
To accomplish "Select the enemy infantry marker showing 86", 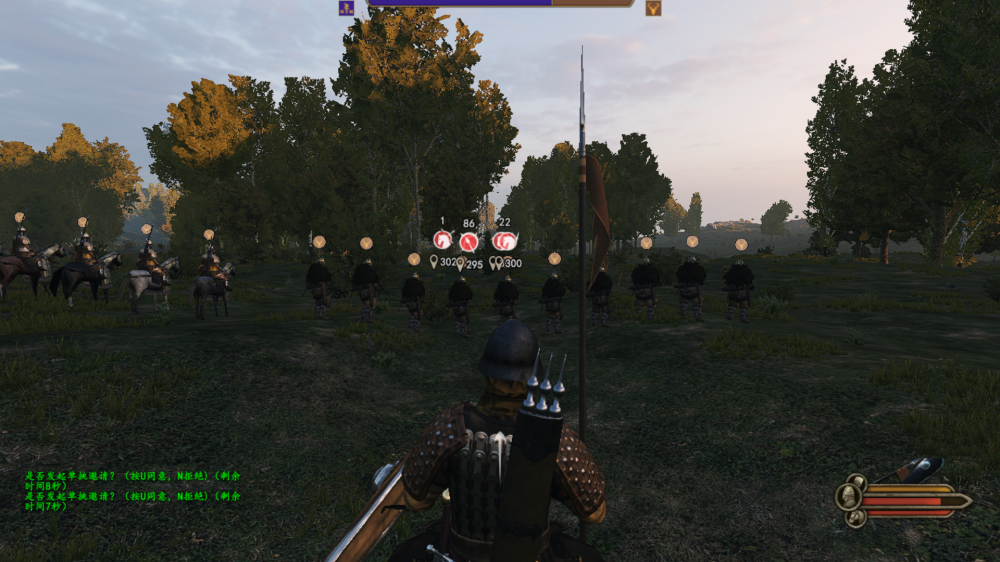I will click(x=469, y=241).
